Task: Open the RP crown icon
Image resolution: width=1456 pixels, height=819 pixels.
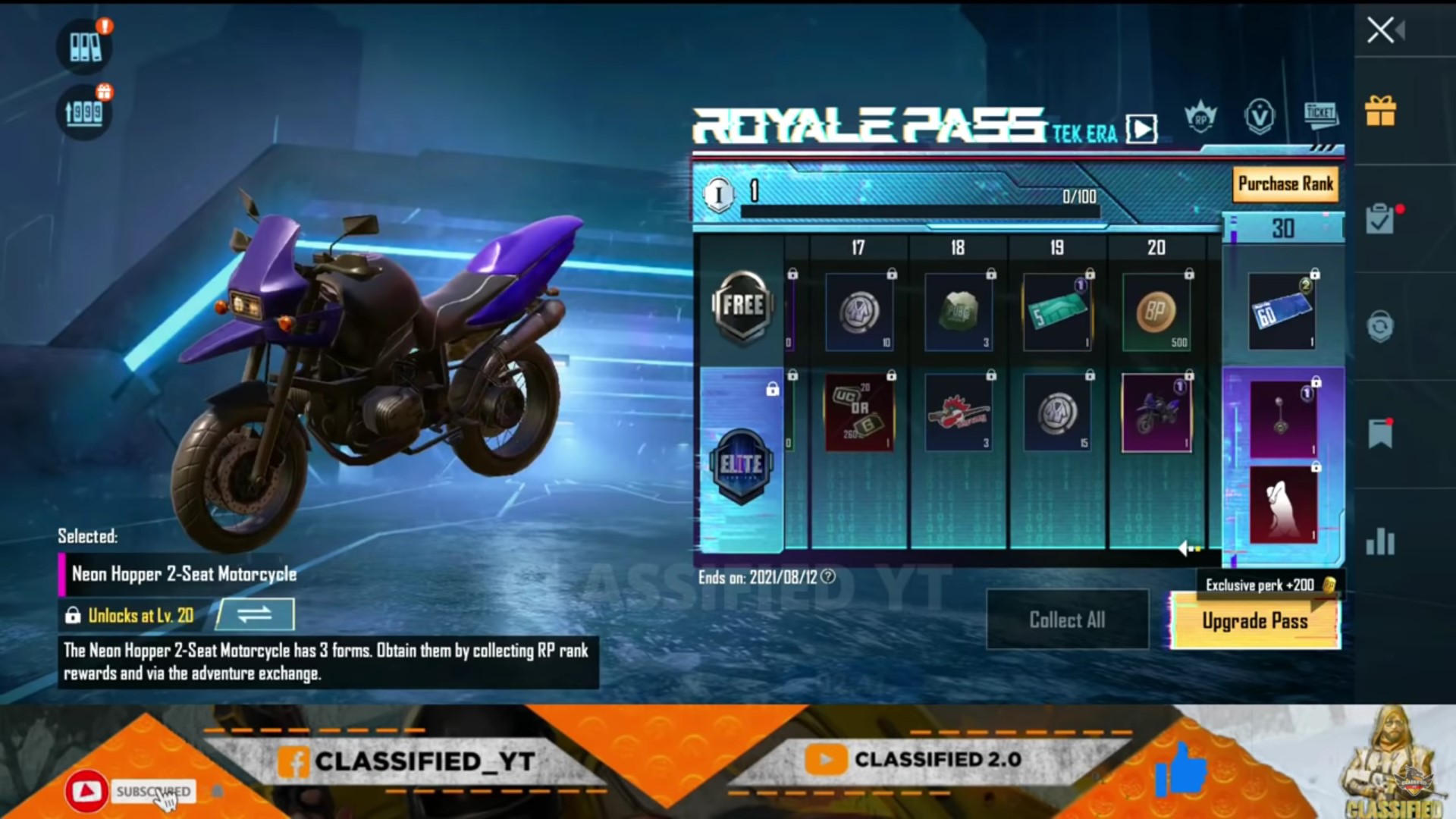Action: point(1200,118)
